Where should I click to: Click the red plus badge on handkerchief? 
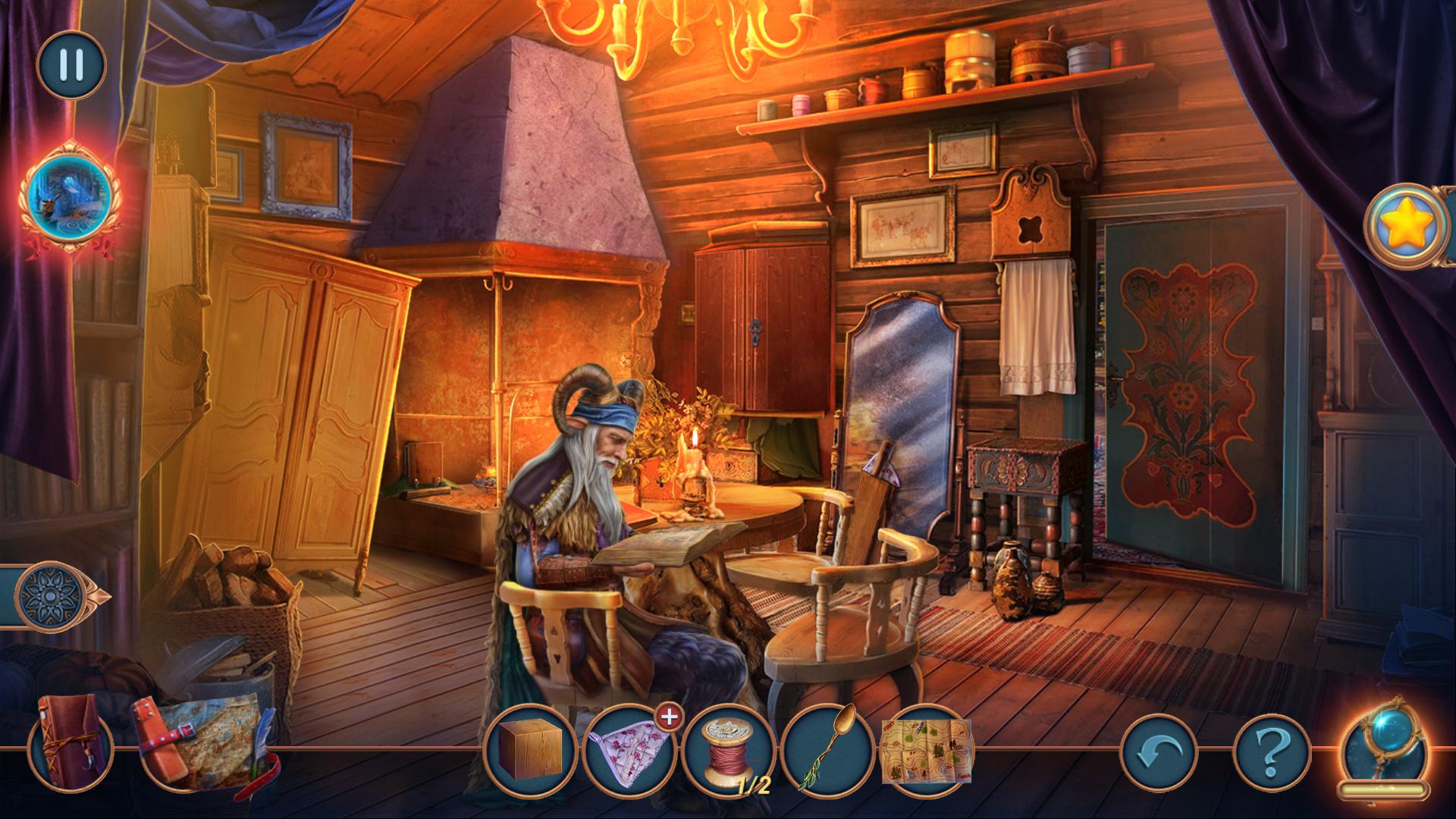click(x=667, y=716)
